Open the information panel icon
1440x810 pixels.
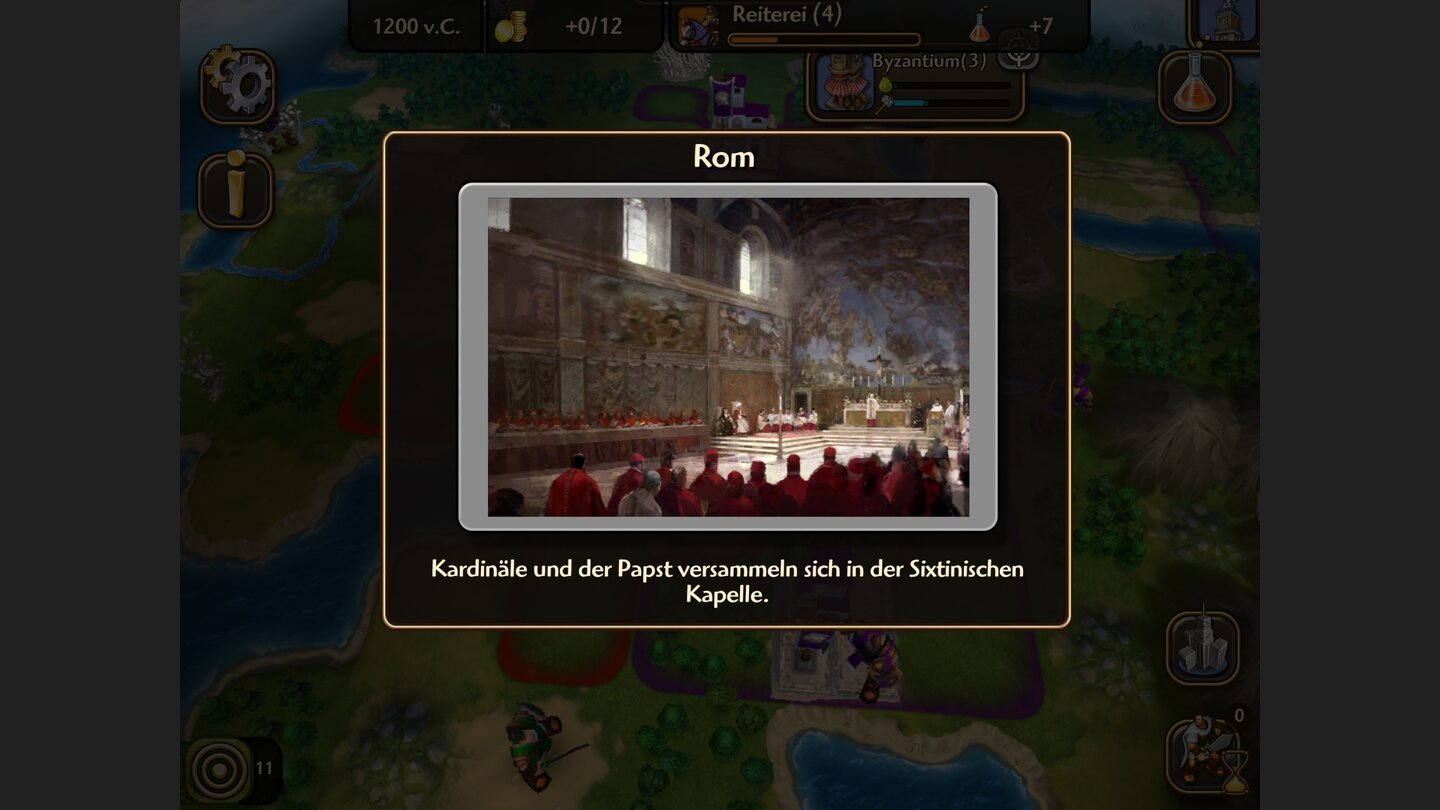point(236,185)
